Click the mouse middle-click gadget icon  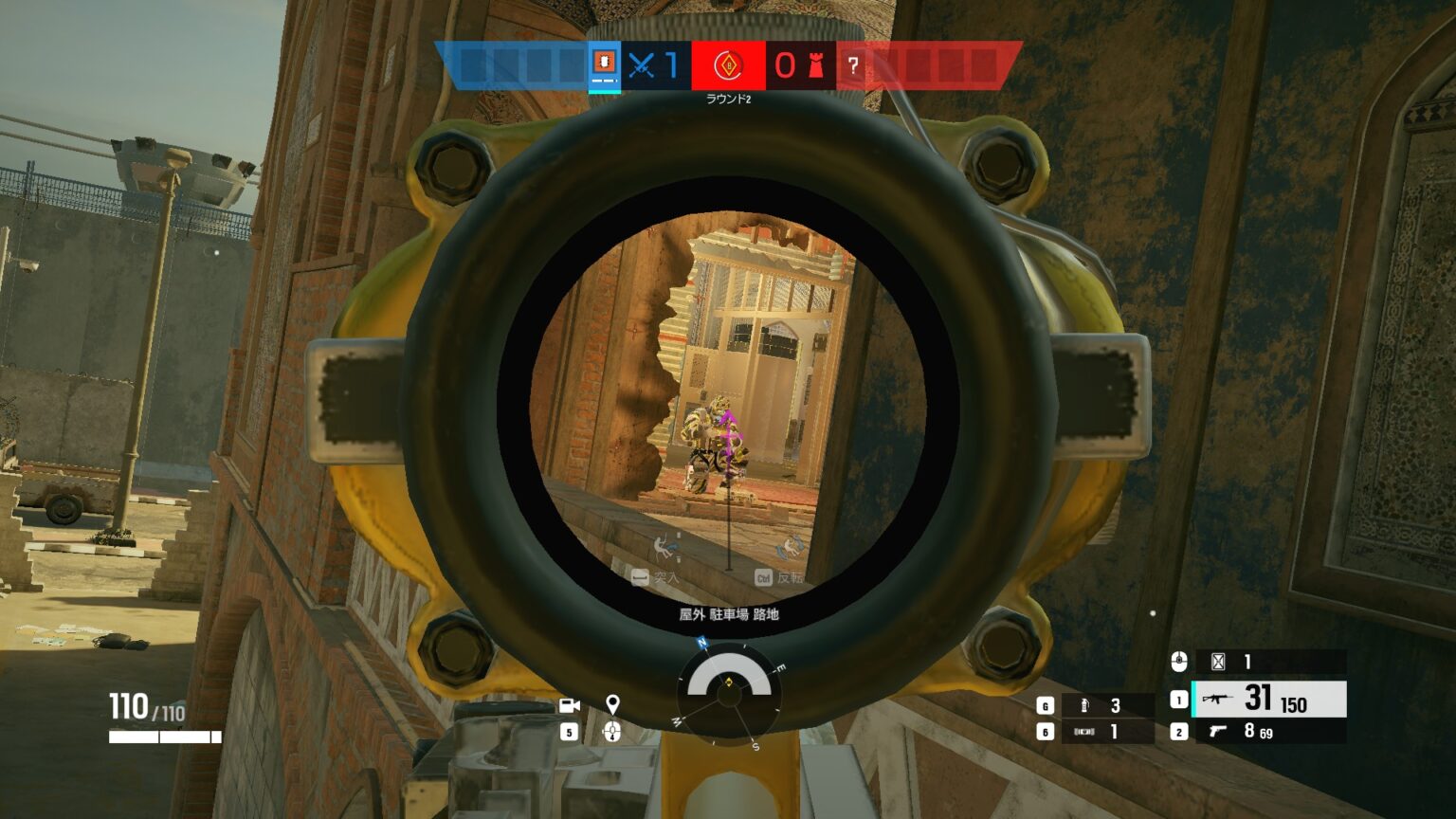pyautogui.click(x=1179, y=662)
